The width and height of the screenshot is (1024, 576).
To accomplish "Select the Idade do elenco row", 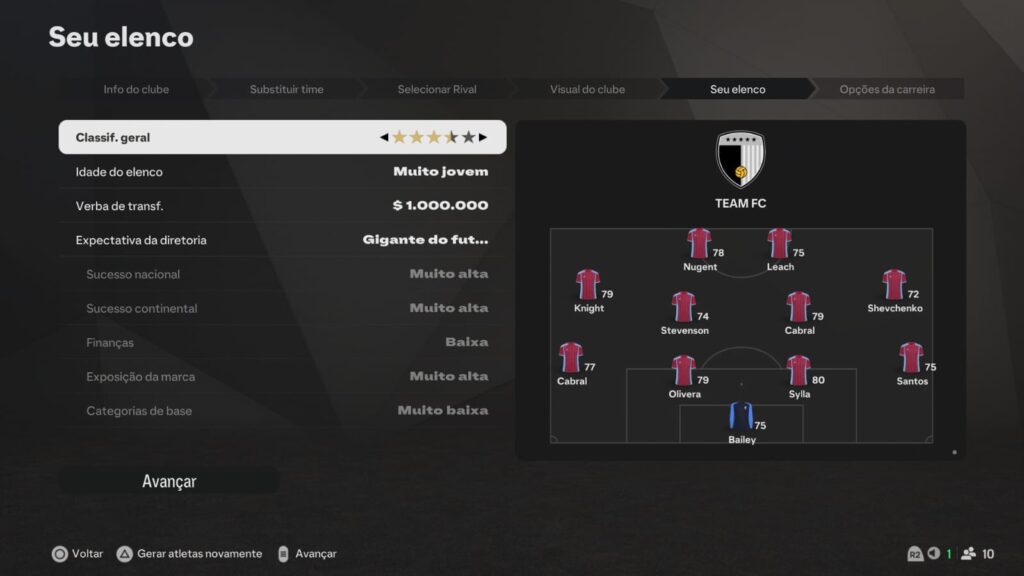I will point(282,172).
